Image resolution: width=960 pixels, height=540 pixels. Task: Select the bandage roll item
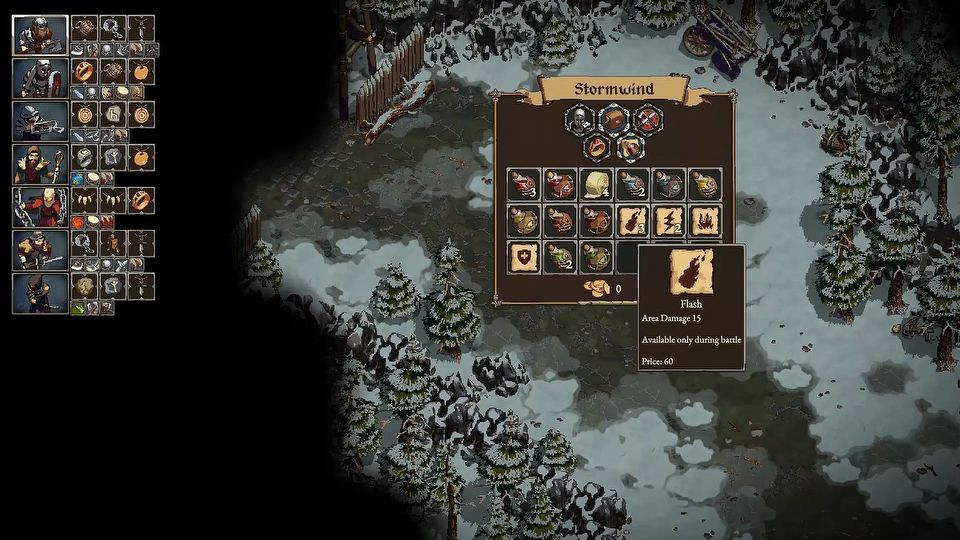coord(595,184)
